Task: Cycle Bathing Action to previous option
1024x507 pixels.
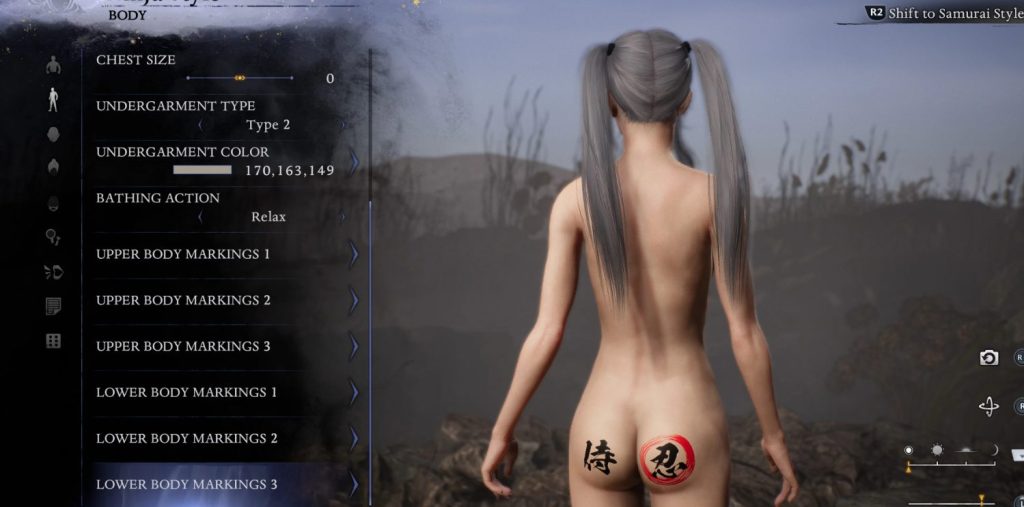Action: click(x=200, y=217)
